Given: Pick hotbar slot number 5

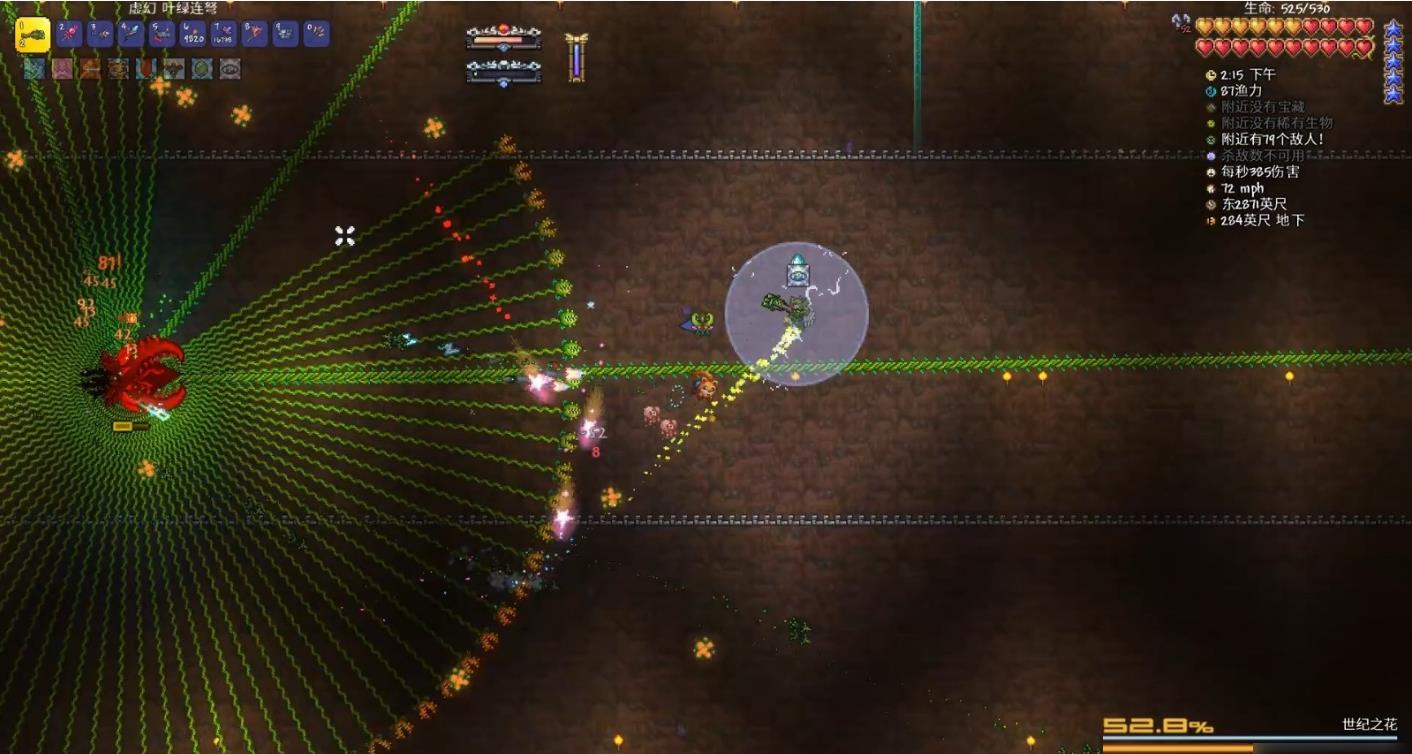Looking at the screenshot, I should tap(163, 35).
